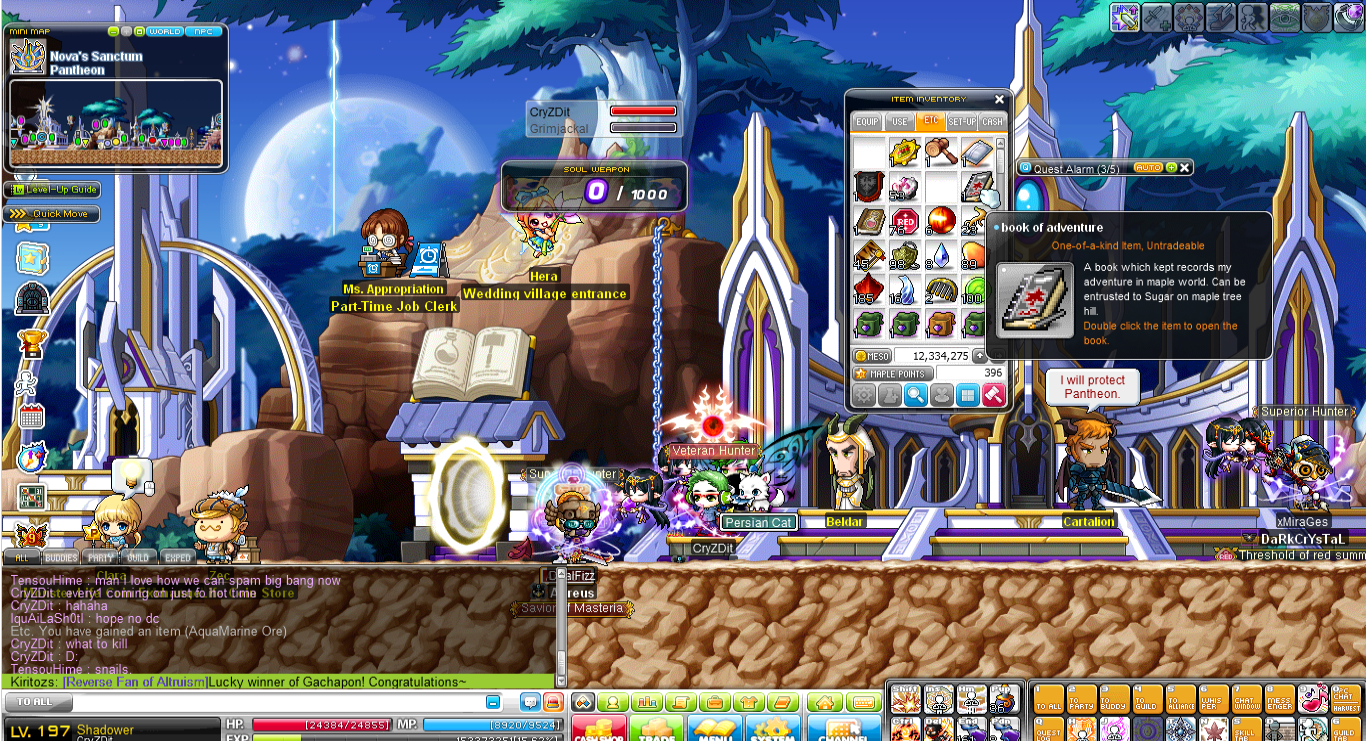Expand the Level-Up Guide panel
This screenshot has width=1366, height=741.
click(x=53, y=189)
